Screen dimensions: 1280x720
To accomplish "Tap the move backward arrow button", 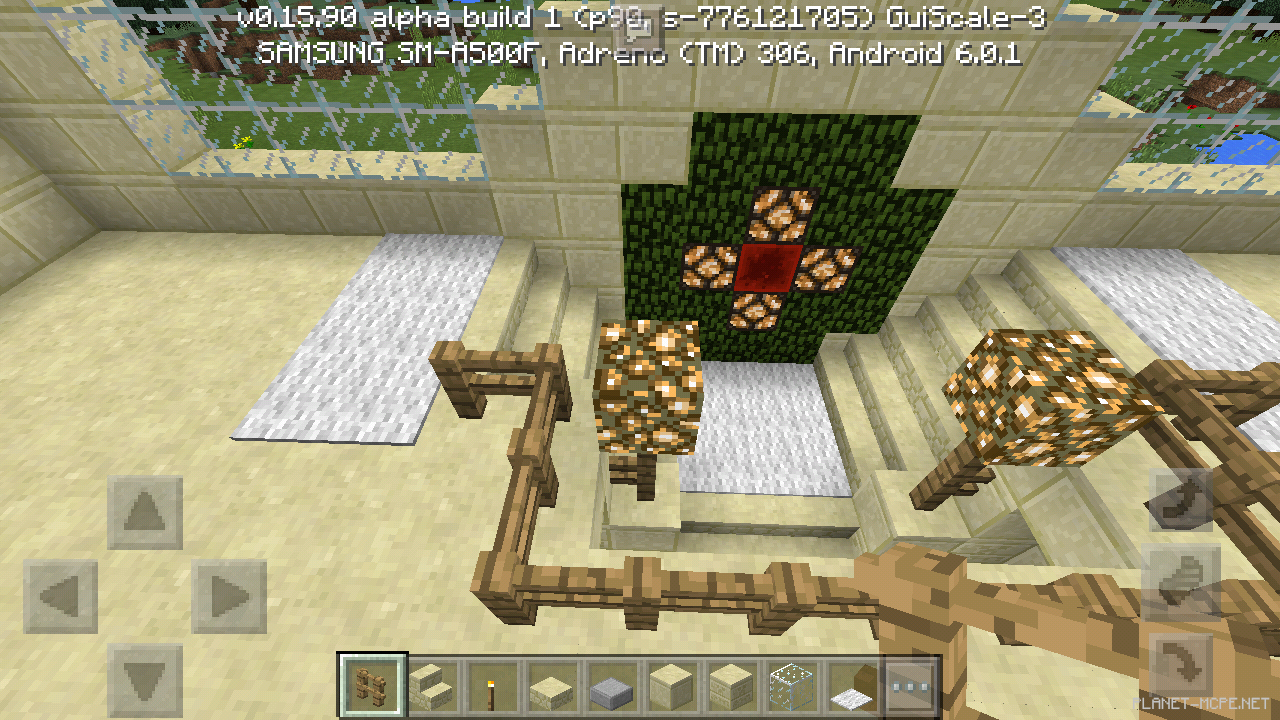I will 145,681.
